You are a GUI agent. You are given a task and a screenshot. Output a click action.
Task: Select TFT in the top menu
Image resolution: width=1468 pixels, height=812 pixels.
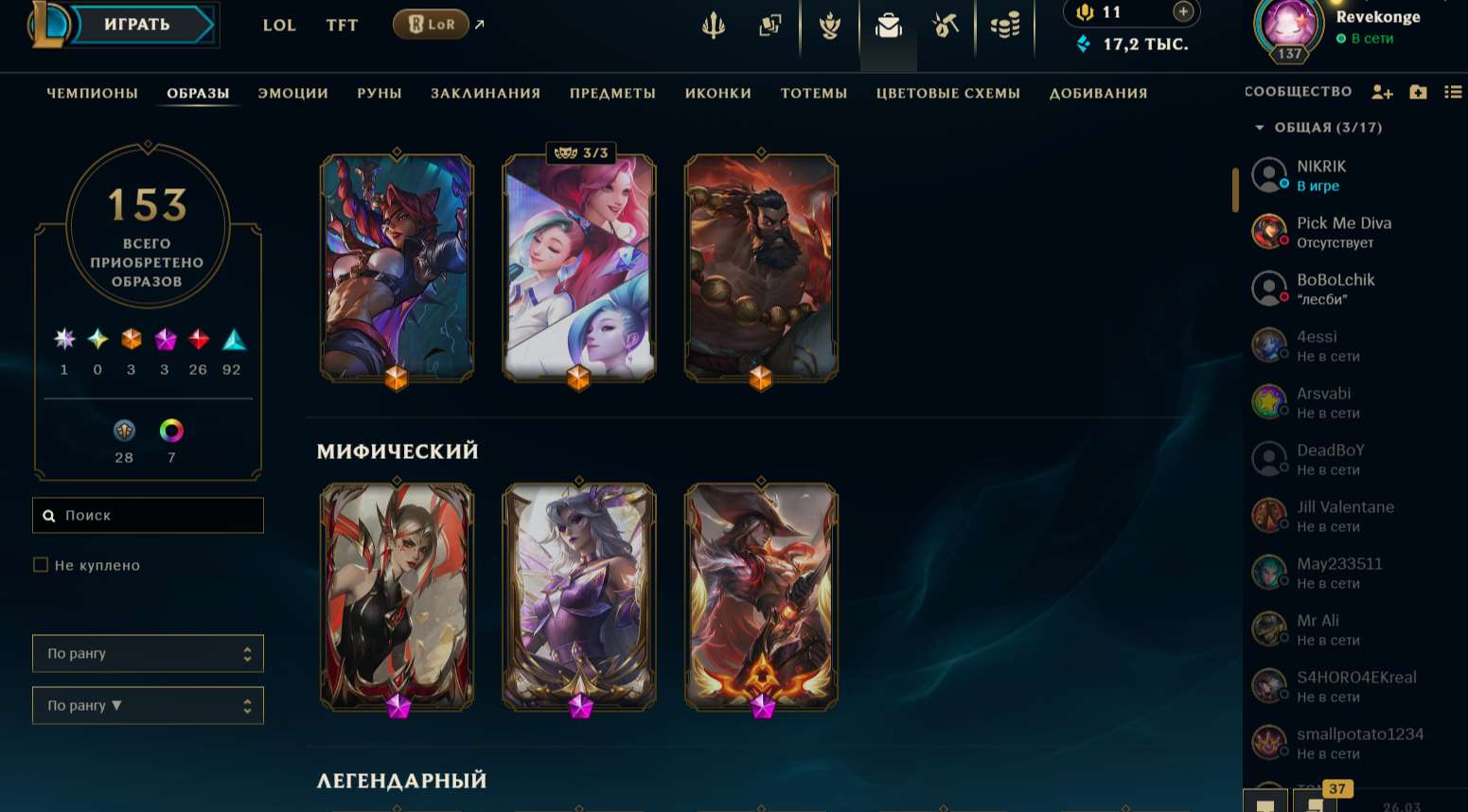click(342, 26)
